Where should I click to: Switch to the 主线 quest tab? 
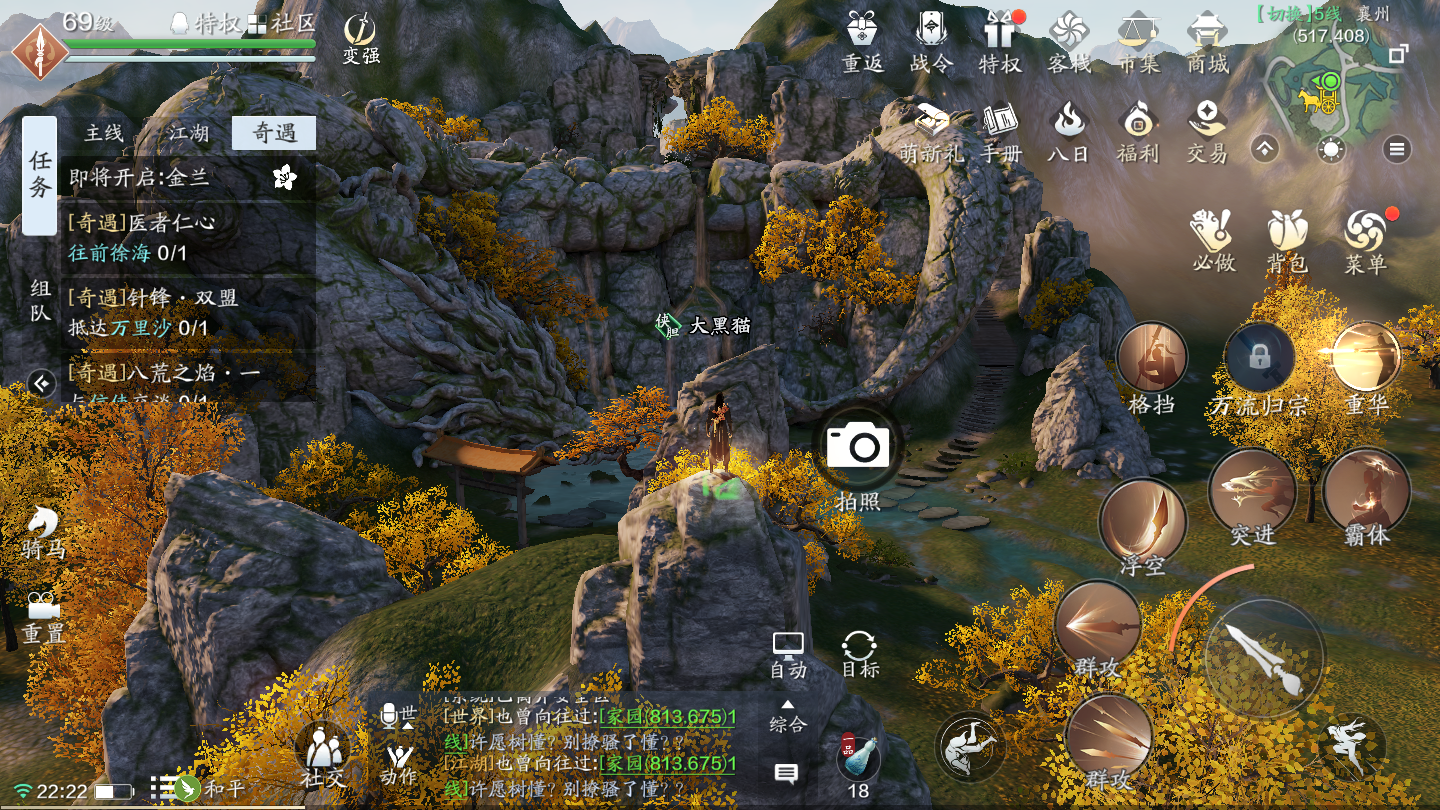point(104,133)
